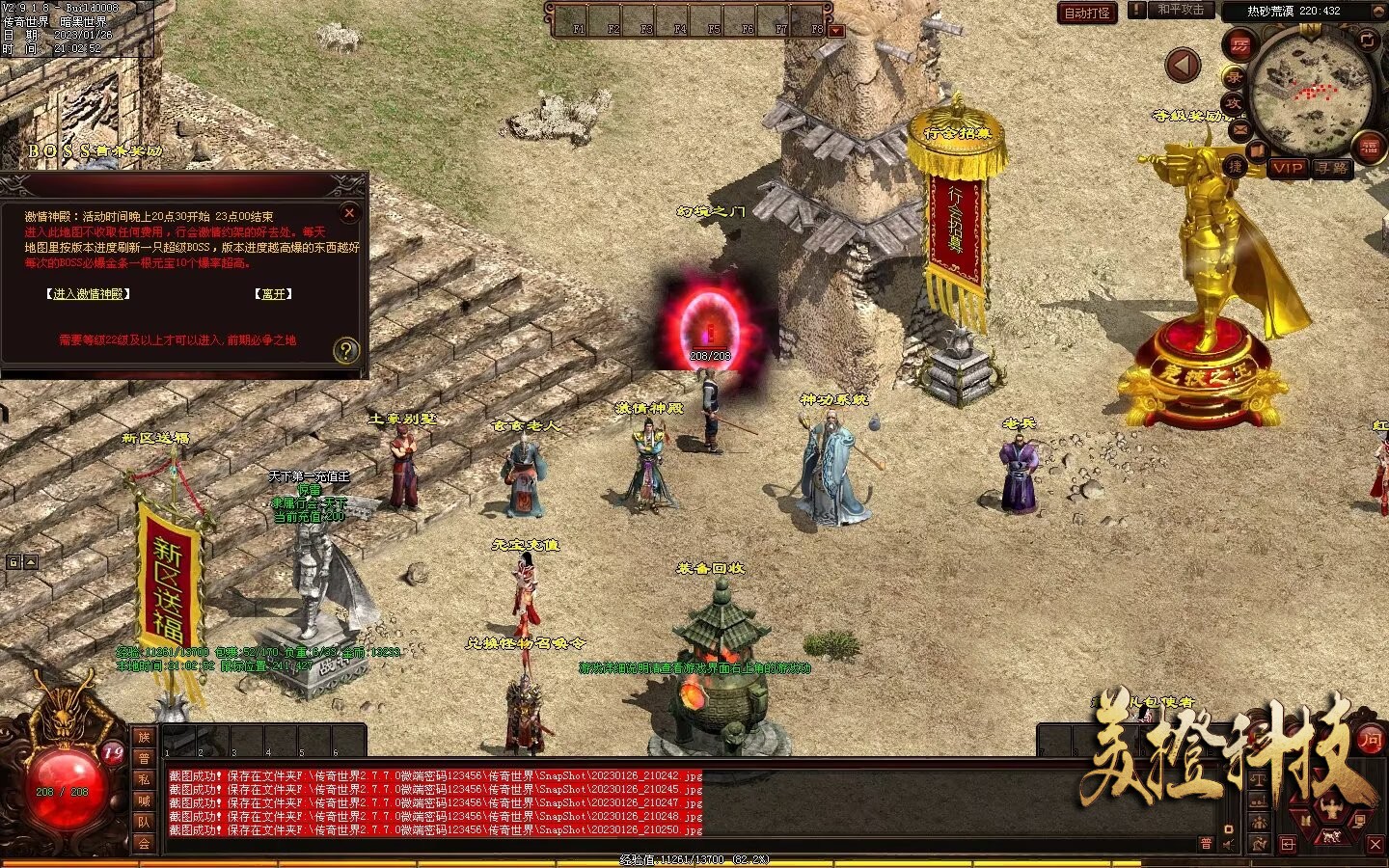Click the minimap refresh arrows icon

1367,40
